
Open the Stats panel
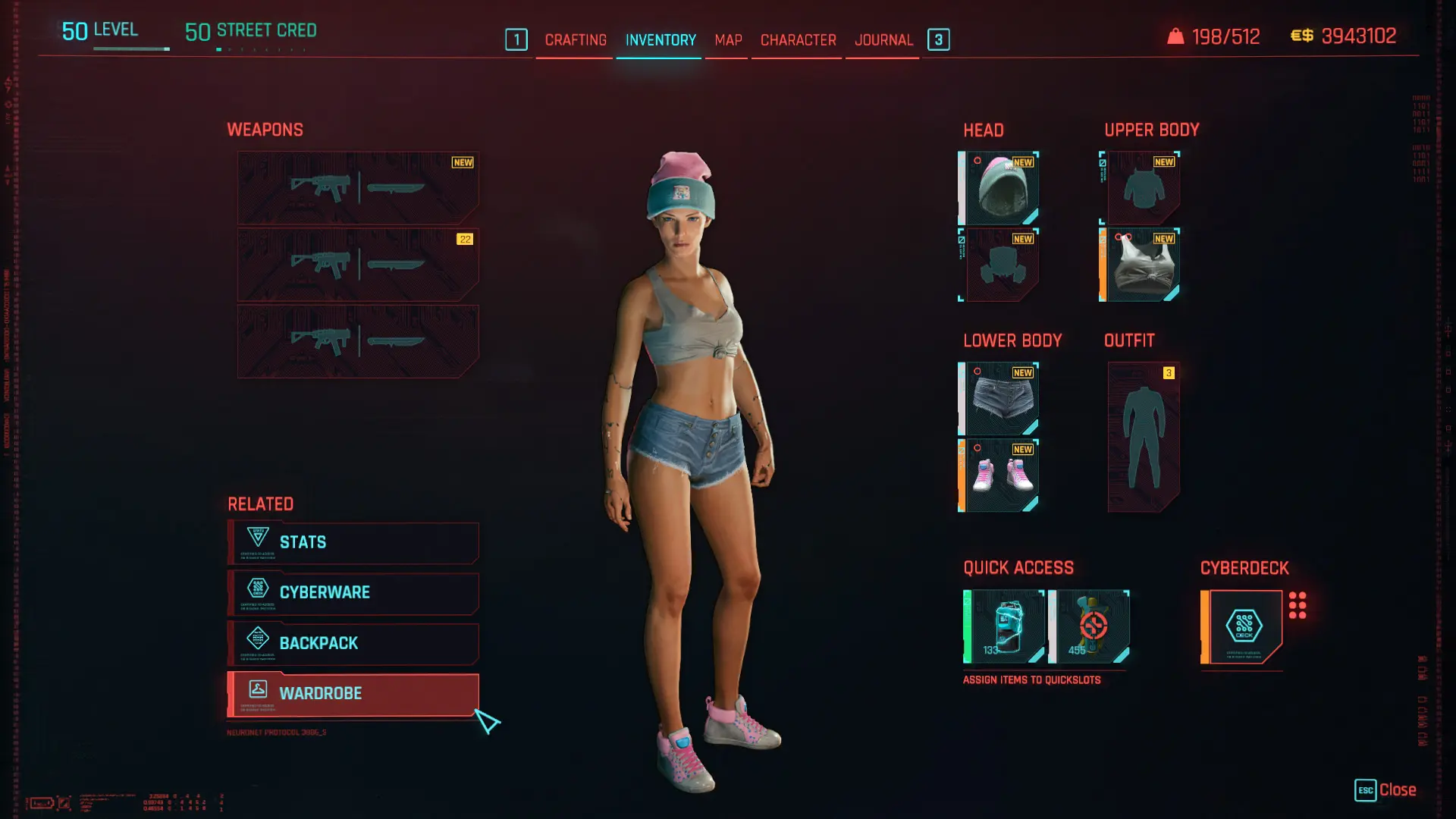353,542
